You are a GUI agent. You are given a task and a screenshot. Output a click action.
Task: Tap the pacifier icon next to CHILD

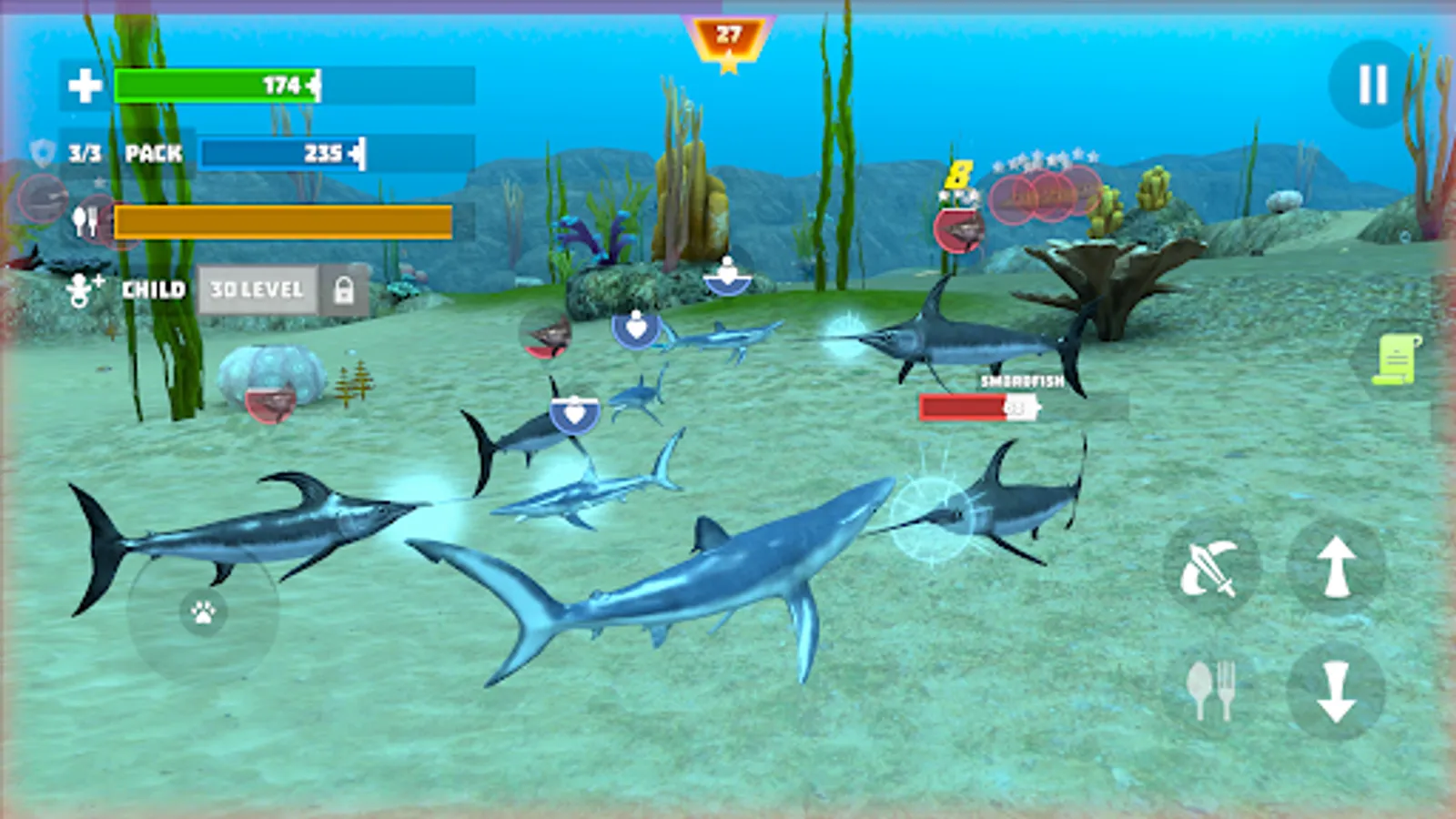click(82, 289)
